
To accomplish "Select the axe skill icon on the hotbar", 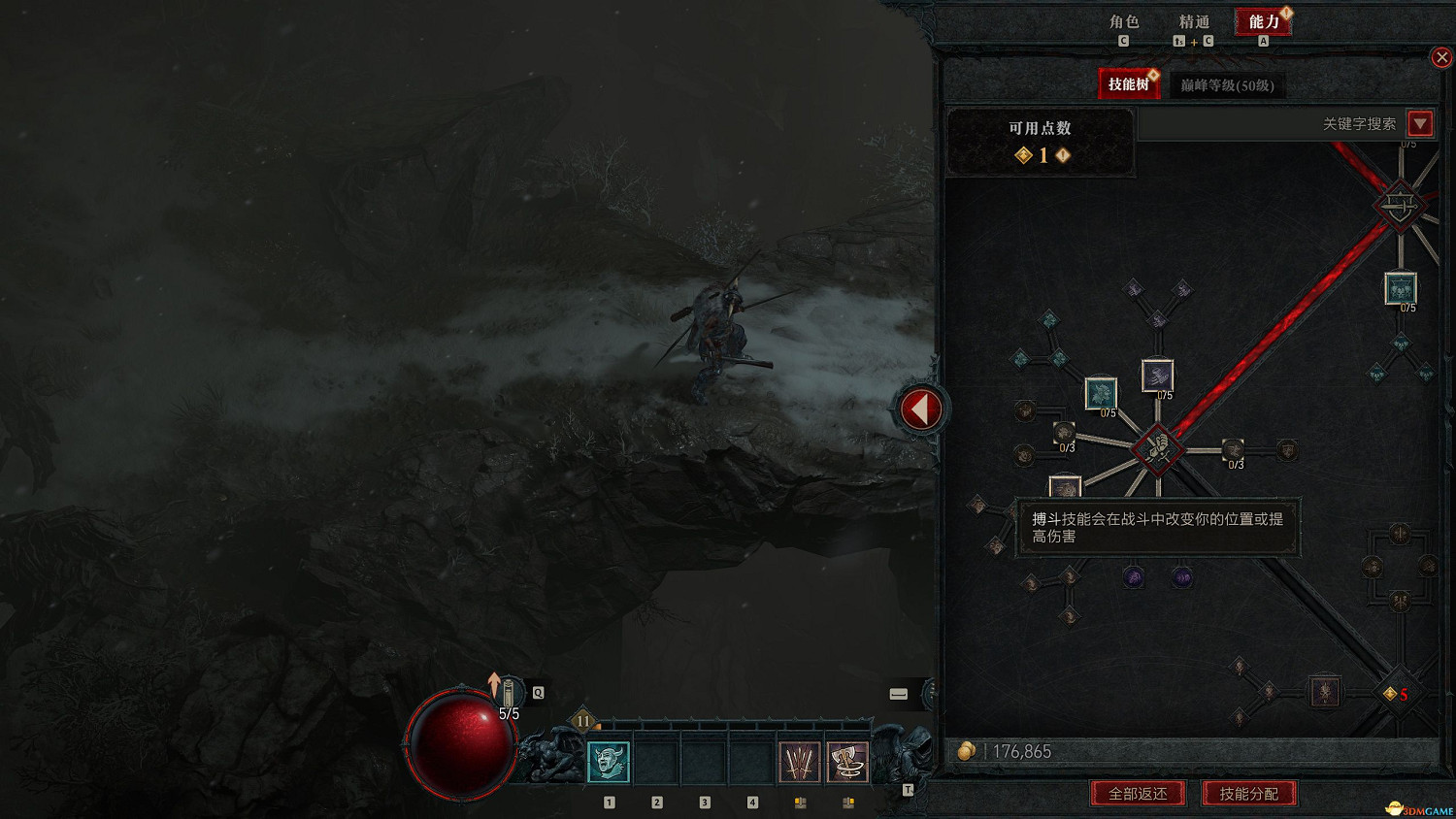I will [847, 762].
